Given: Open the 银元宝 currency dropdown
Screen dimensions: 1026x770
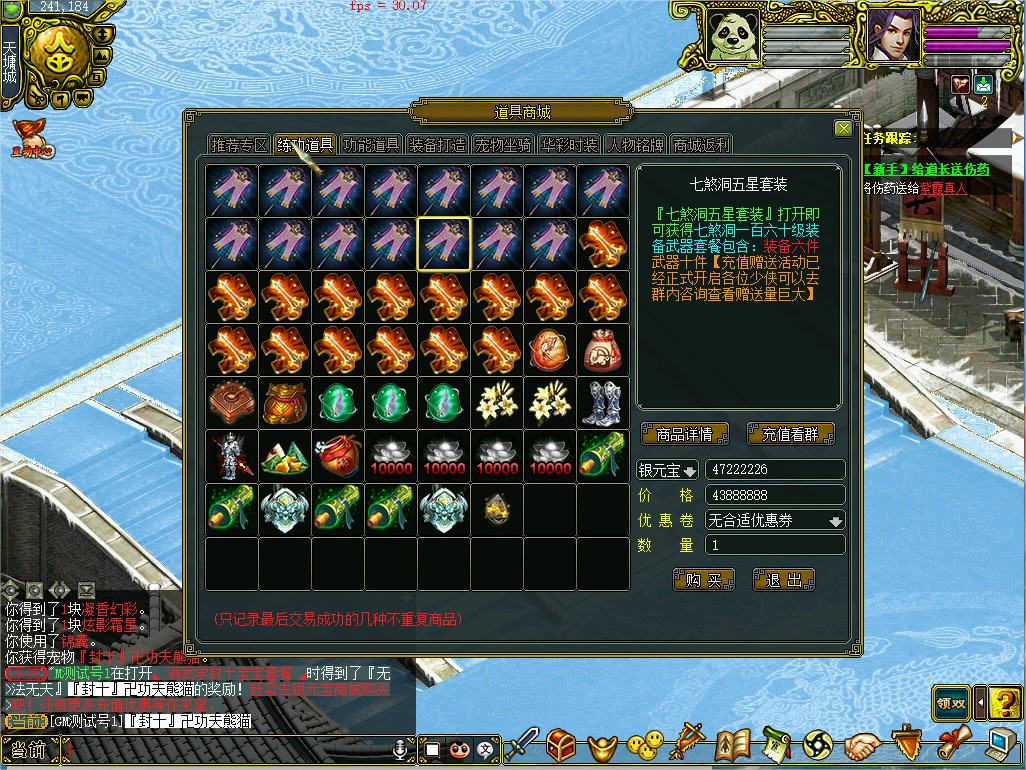Looking at the screenshot, I should click(669, 471).
